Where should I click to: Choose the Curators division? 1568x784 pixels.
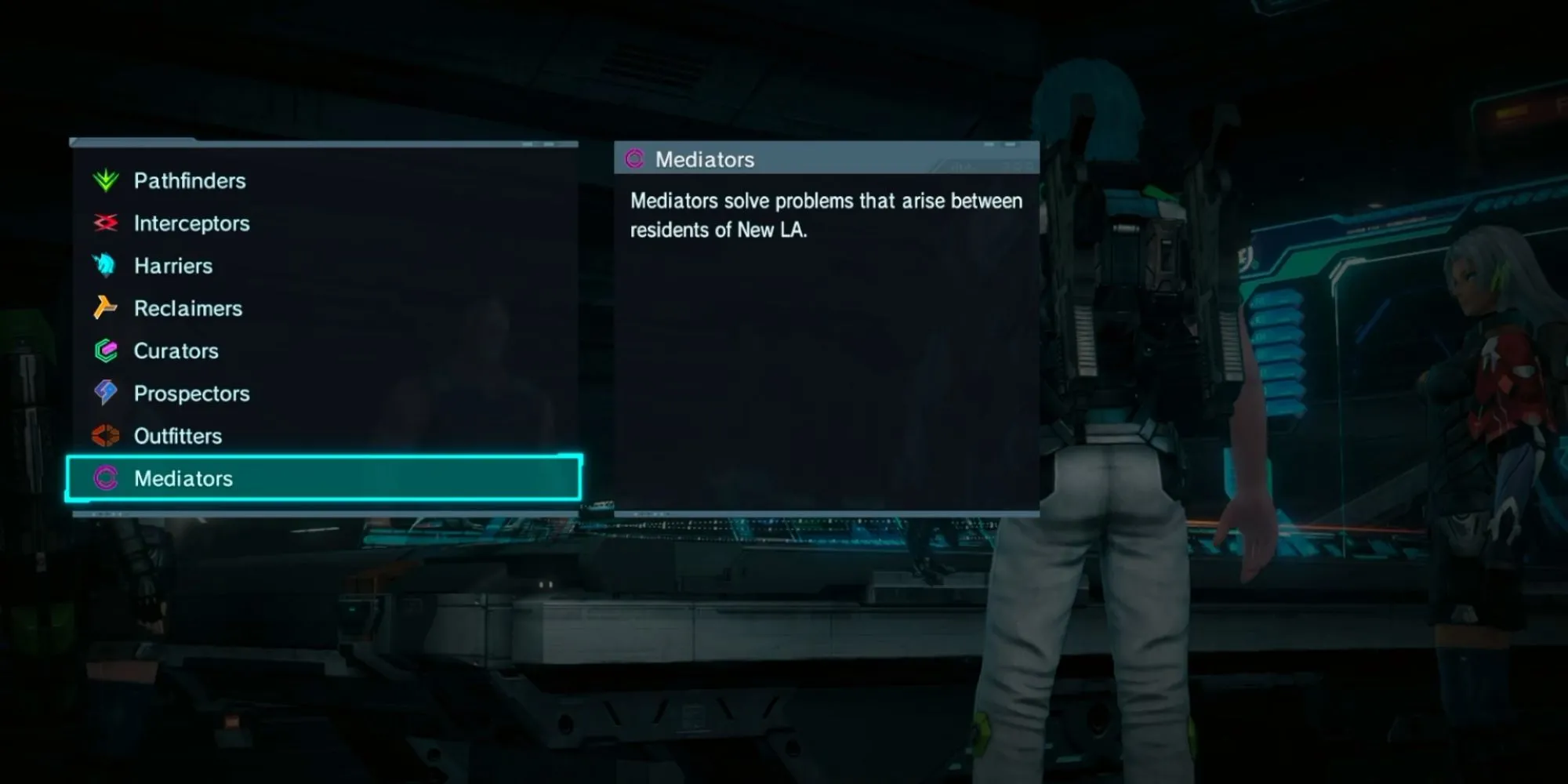coord(176,350)
